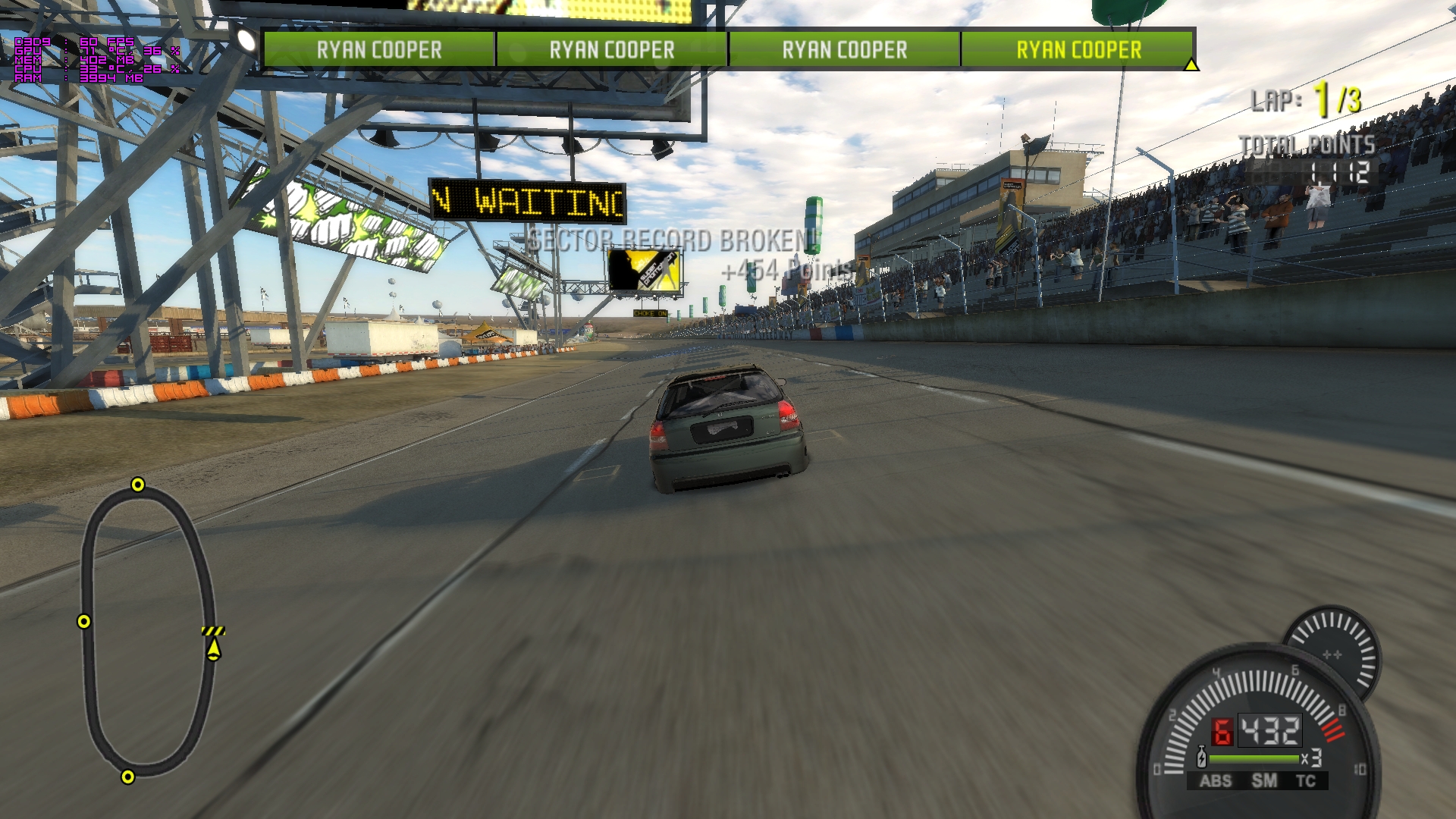1456x819 pixels.
Task: Toggle the SM stability indicator
Action: (1263, 781)
